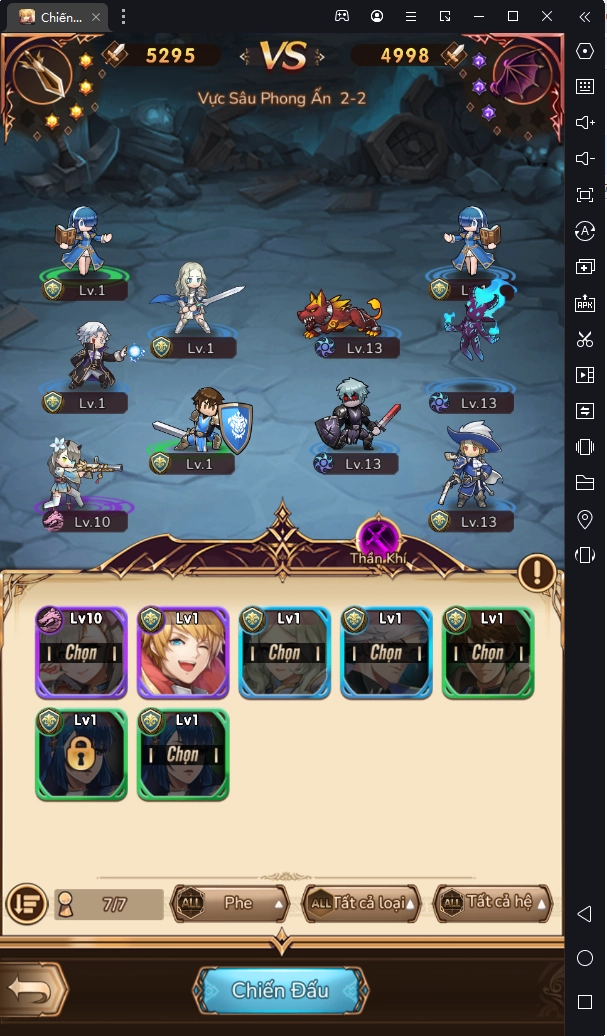Open the Phe faction filter dropdown
This screenshot has width=607, height=1036.
click(231, 903)
